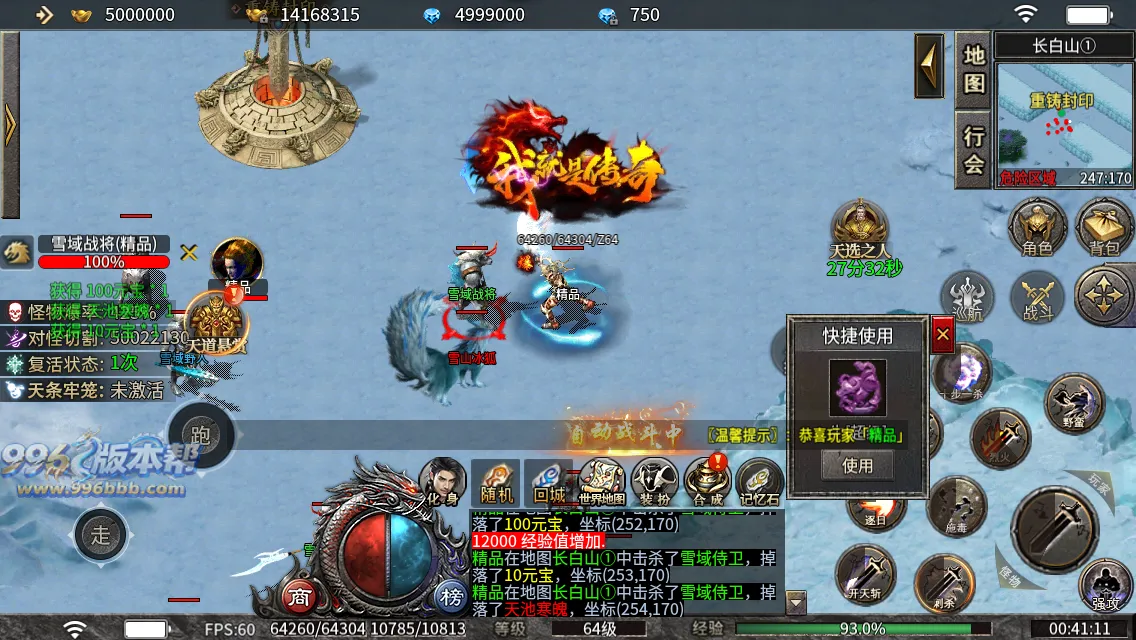The width and height of the screenshot is (1136, 640).
Task: Toggle 战斗 combat mode icon
Action: 1037,298
